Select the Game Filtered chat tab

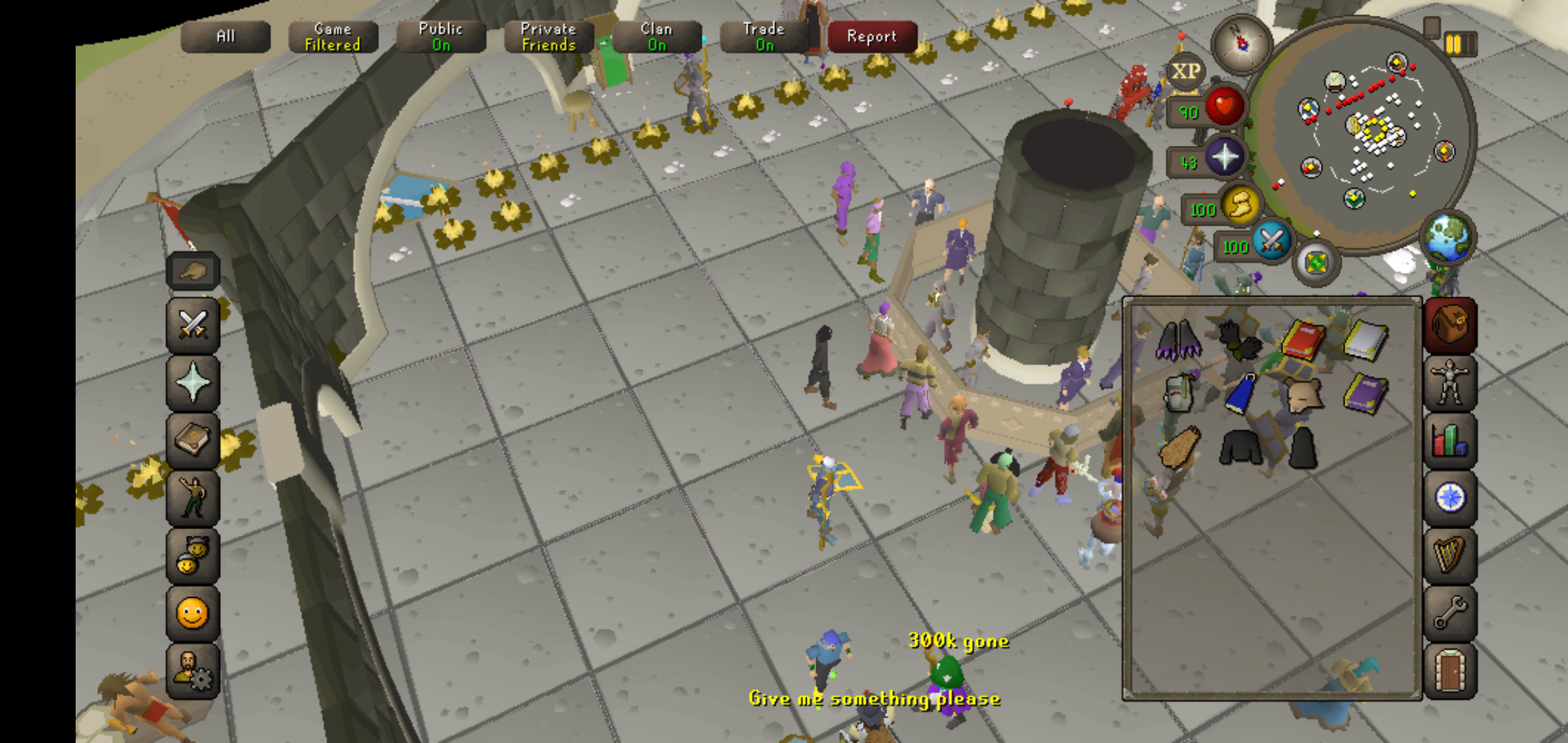[x=332, y=36]
